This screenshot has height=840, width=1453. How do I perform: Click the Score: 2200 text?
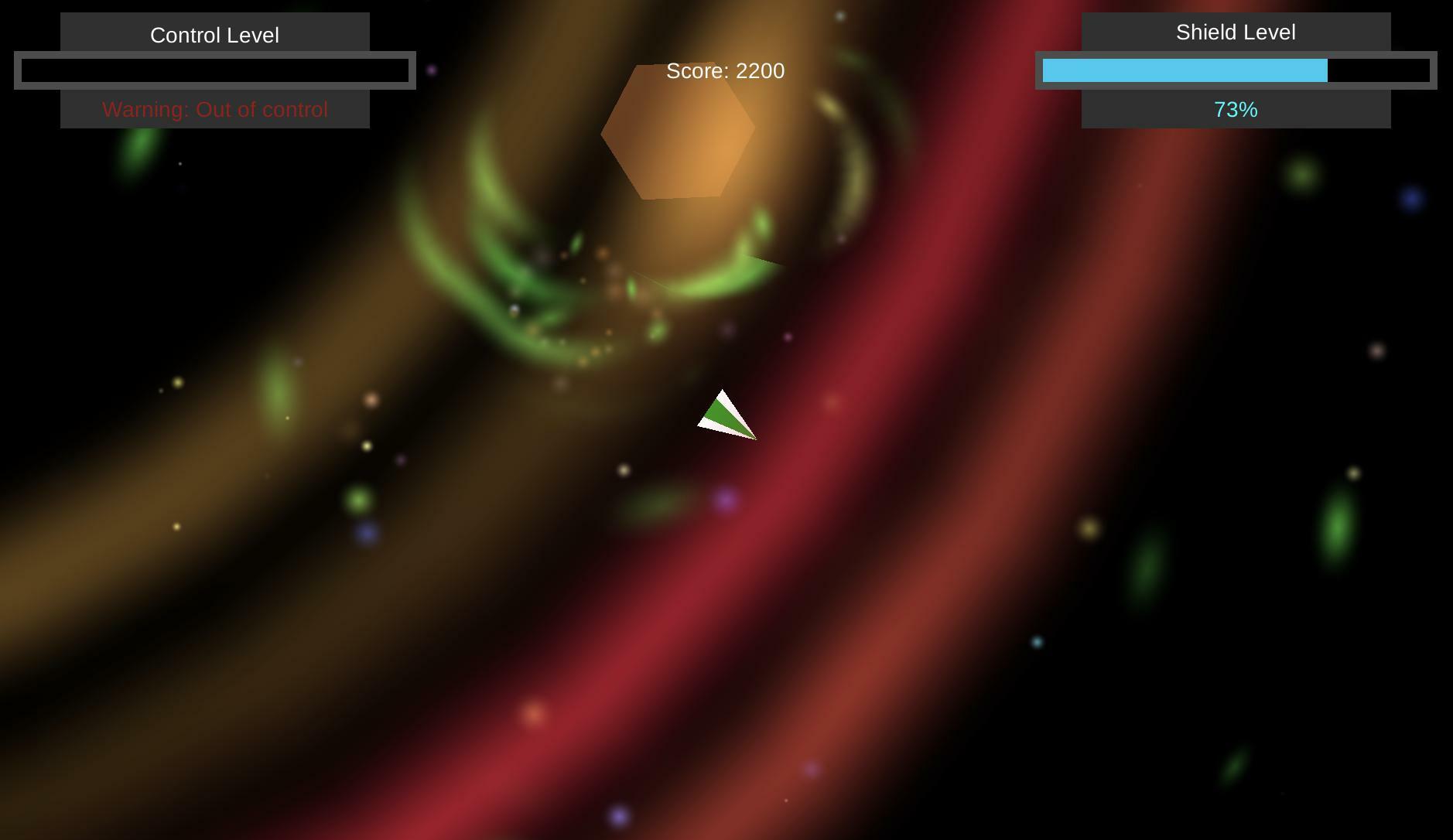tap(725, 70)
